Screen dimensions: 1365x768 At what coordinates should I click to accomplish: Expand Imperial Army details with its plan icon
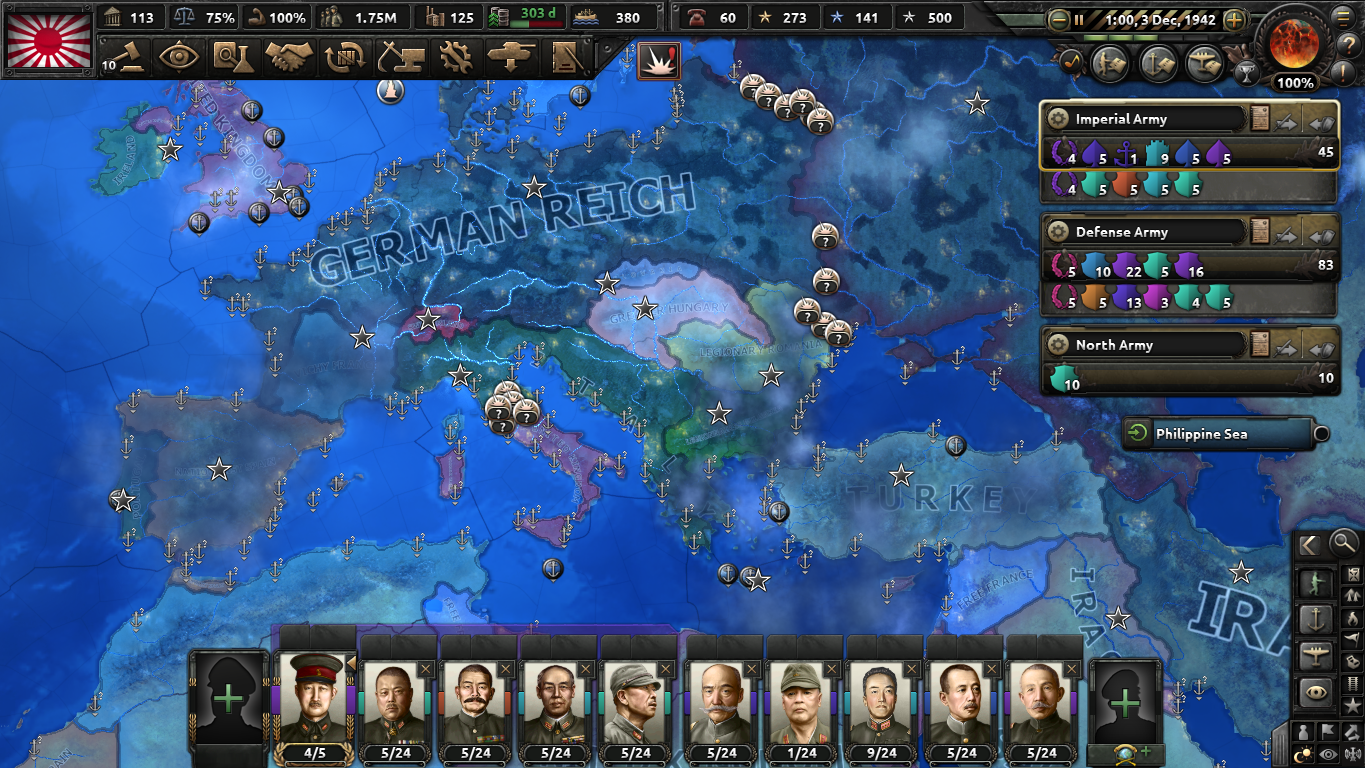(1260, 118)
